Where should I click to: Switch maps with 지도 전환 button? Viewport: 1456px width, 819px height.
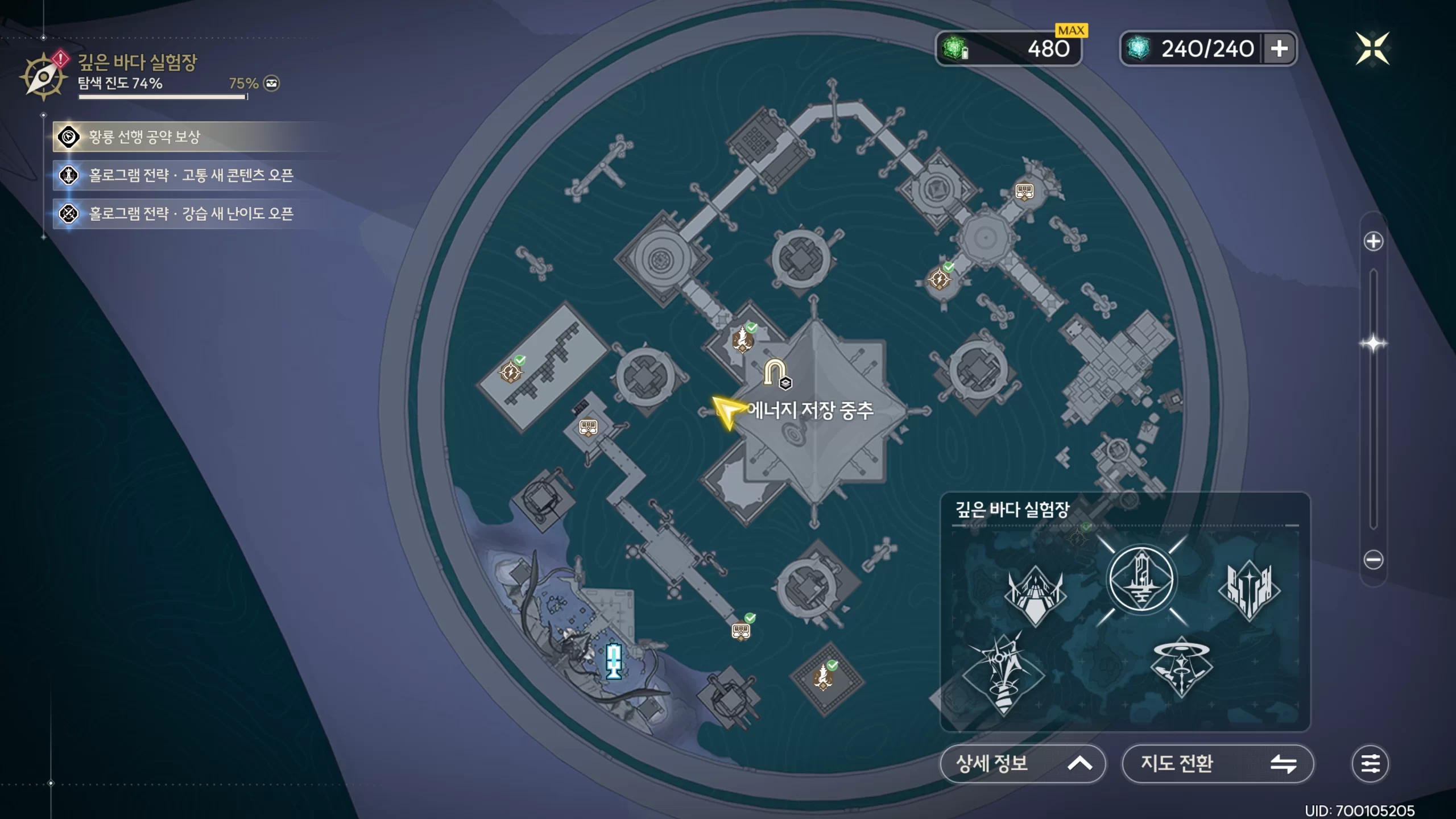pyautogui.click(x=1217, y=763)
